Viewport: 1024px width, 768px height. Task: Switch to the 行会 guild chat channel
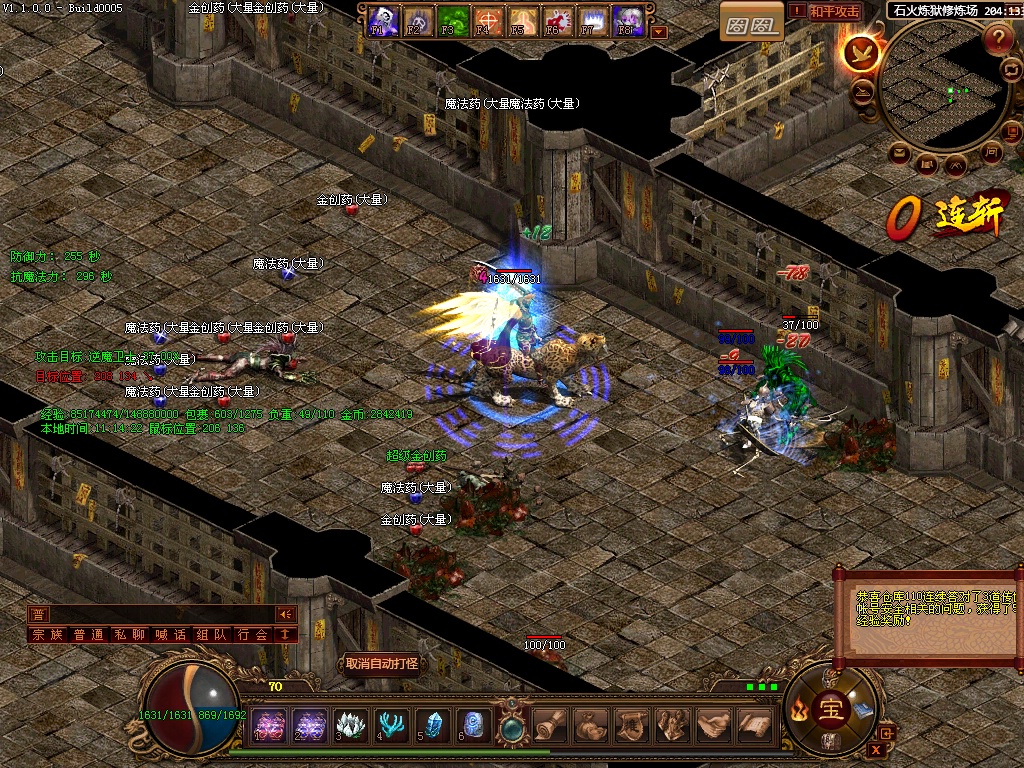click(x=252, y=634)
